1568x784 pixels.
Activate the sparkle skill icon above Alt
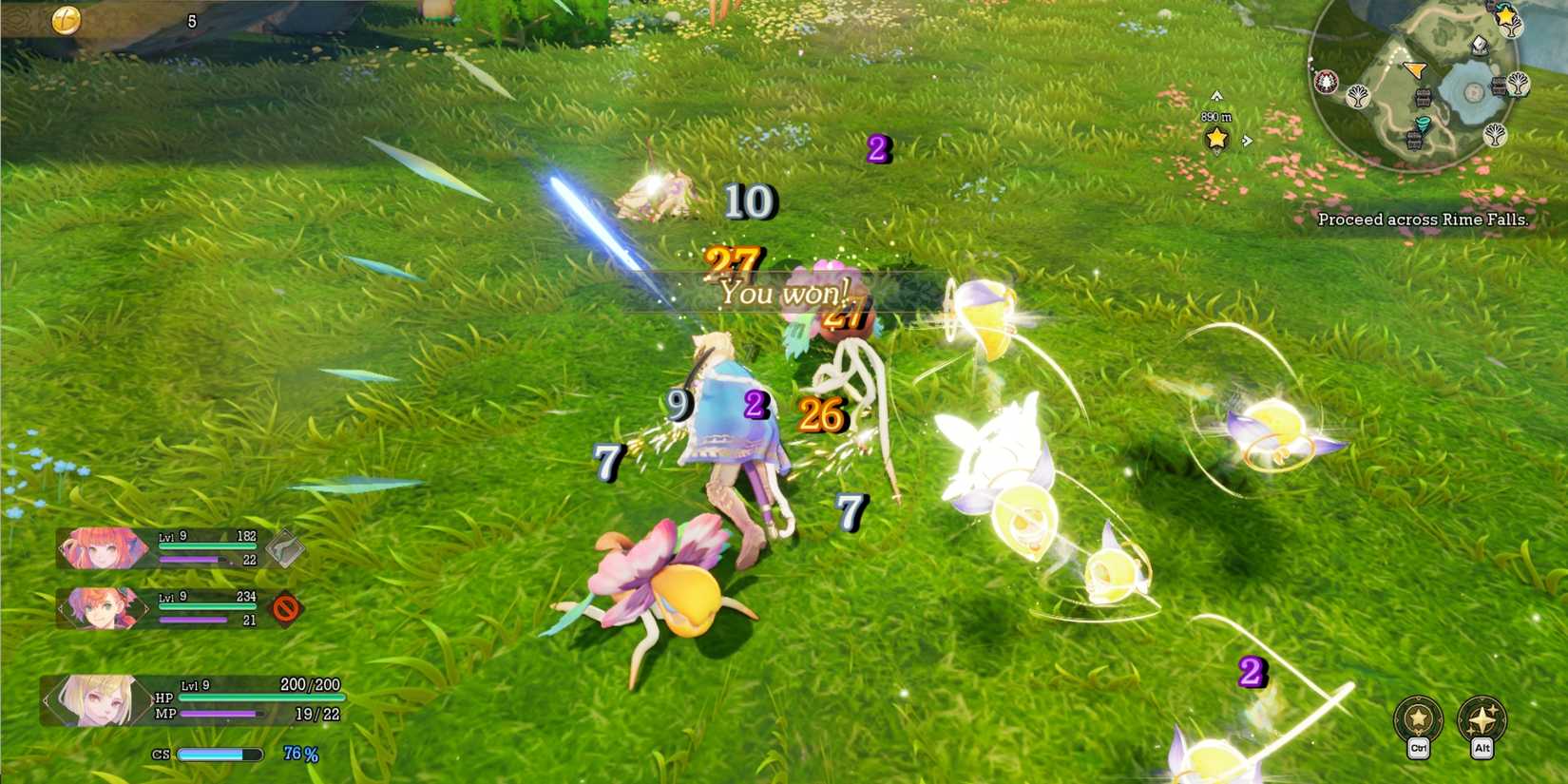[1482, 719]
